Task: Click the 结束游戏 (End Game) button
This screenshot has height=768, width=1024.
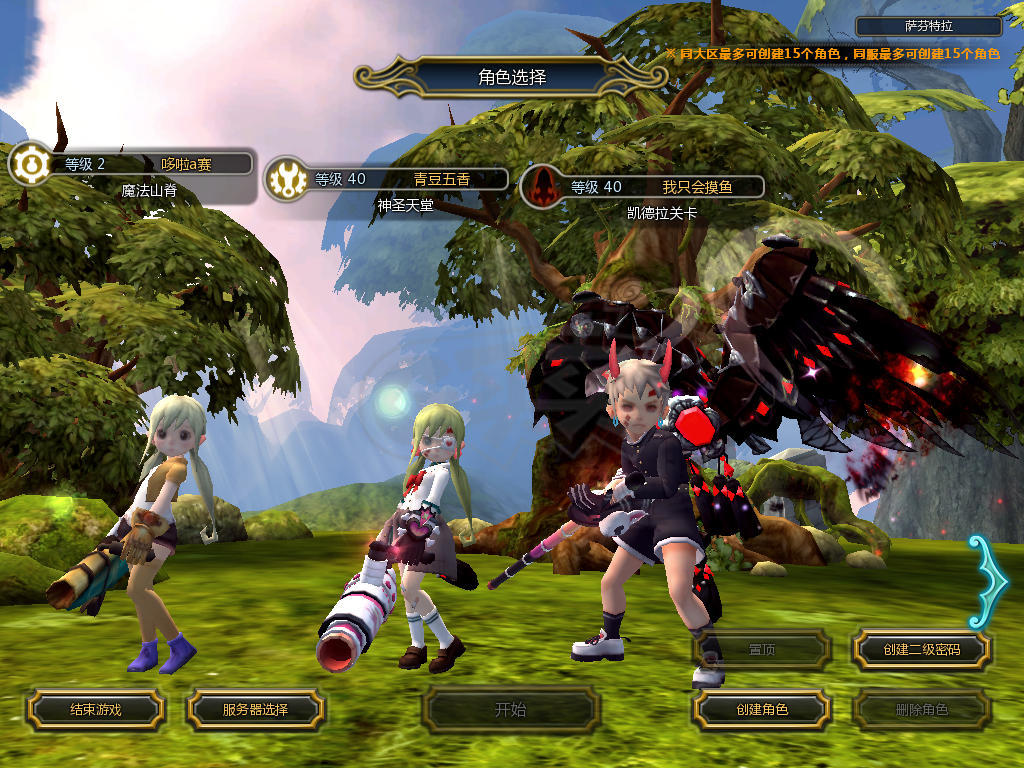Action: 95,709
